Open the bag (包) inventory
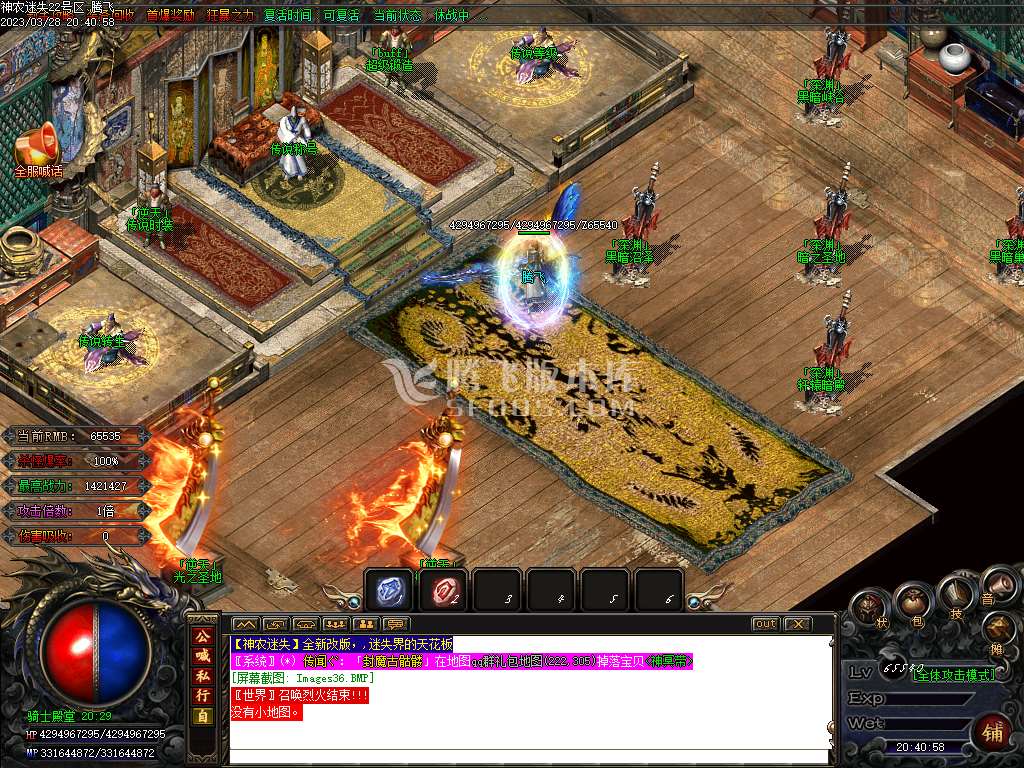Viewport: 1024px width, 768px height. (x=912, y=602)
